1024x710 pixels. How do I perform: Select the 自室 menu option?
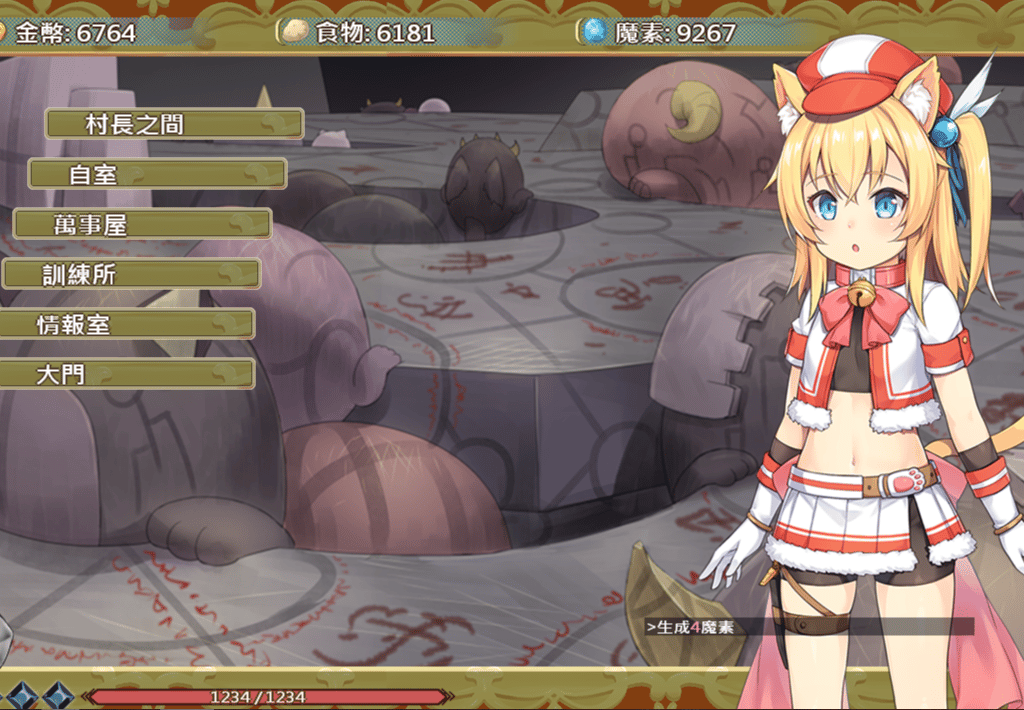[x=157, y=174]
